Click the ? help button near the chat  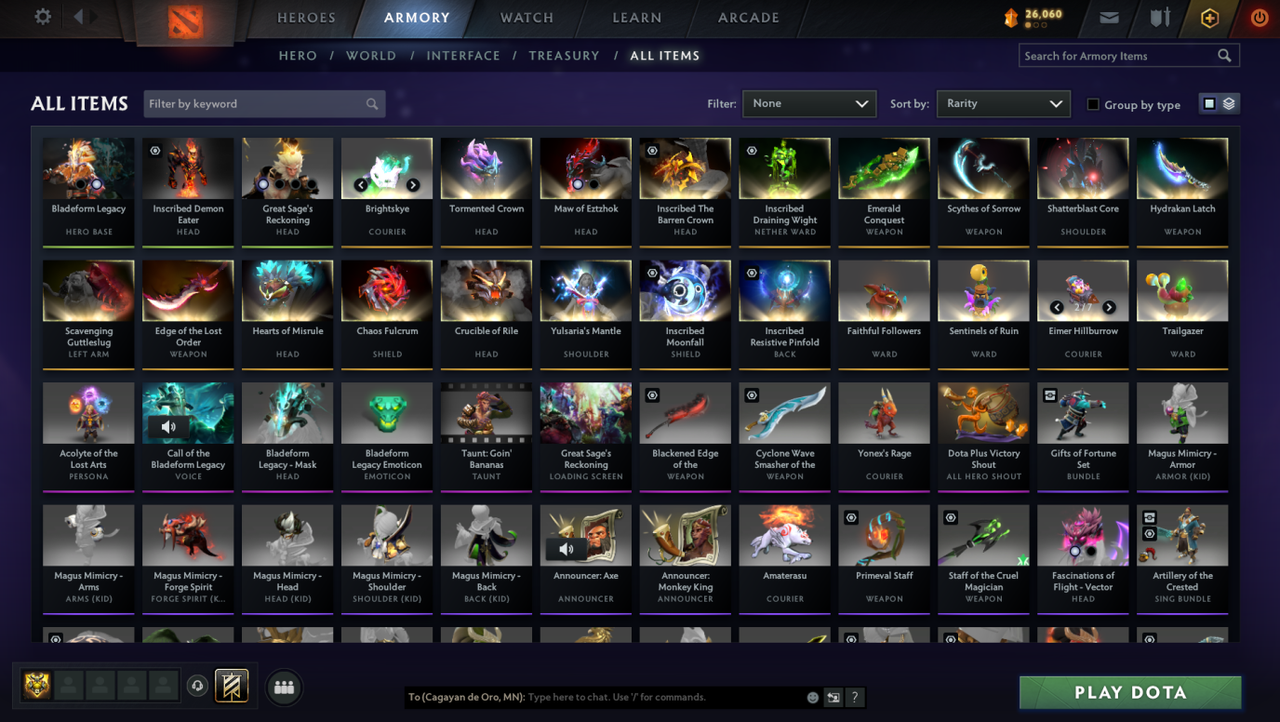pyautogui.click(x=855, y=697)
